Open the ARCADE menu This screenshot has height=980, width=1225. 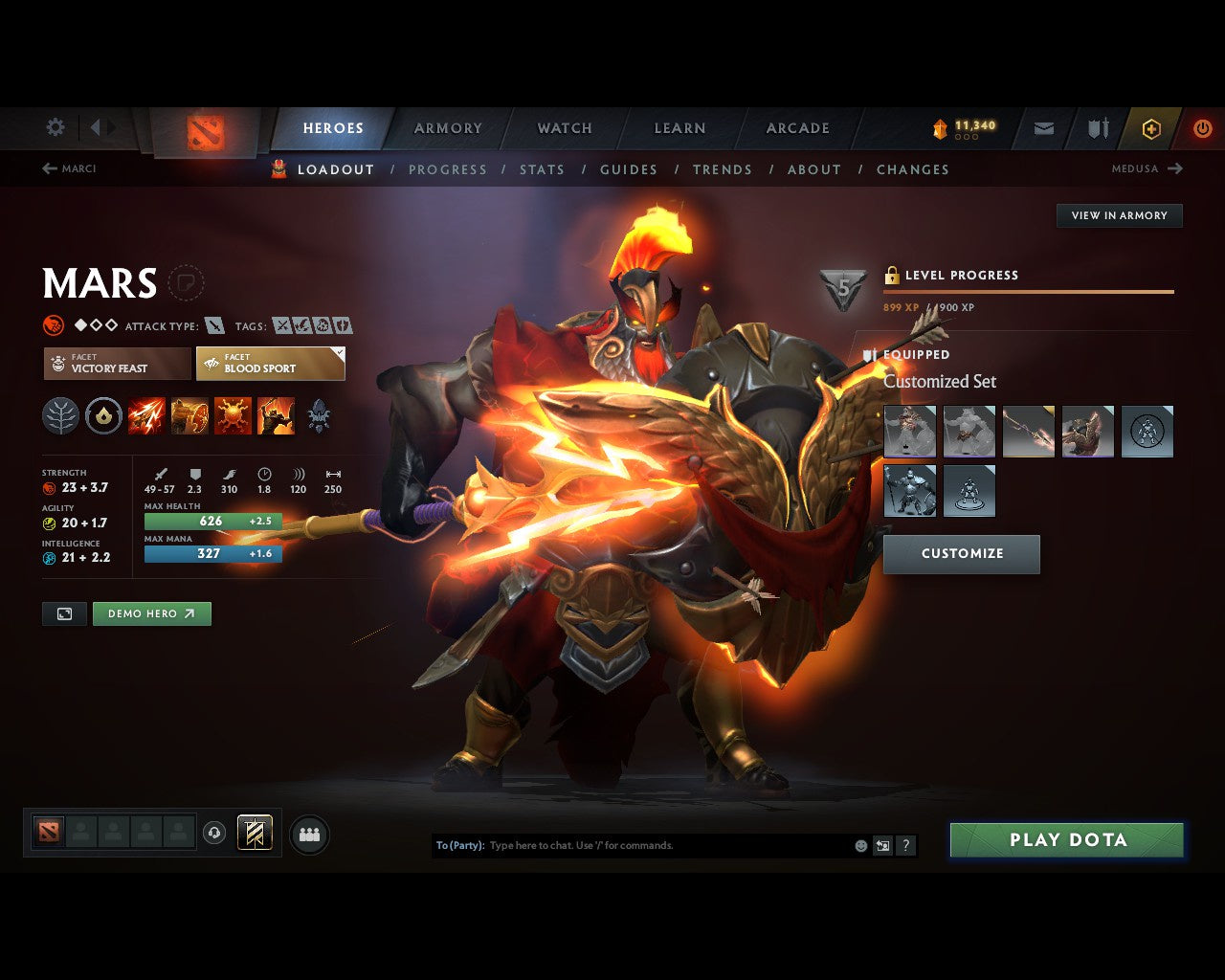(x=796, y=128)
